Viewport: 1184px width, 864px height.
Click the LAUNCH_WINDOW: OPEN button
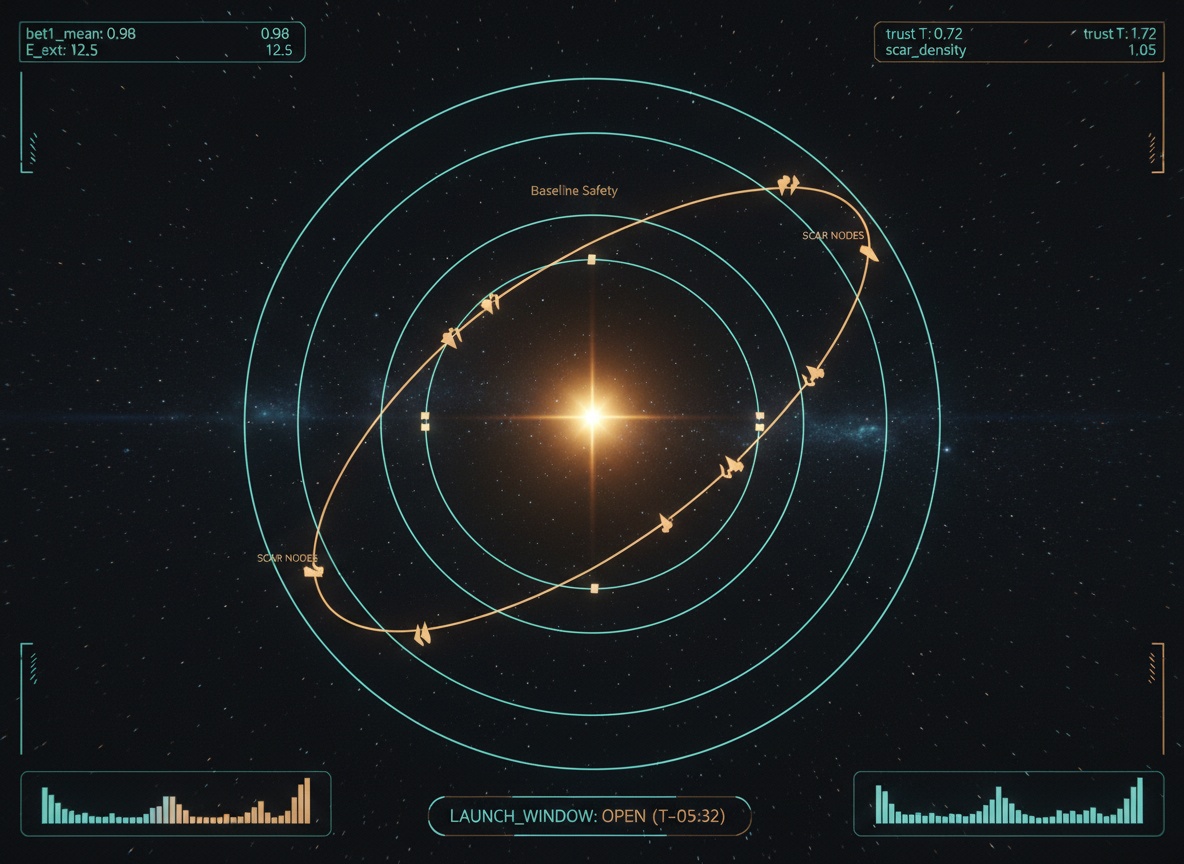point(588,816)
